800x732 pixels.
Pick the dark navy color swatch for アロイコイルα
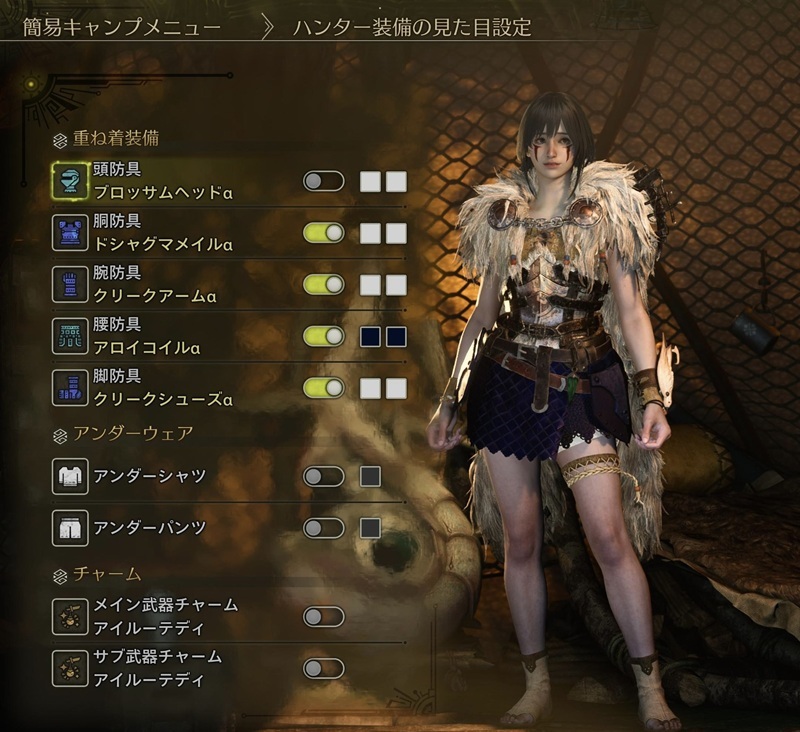(x=370, y=337)
